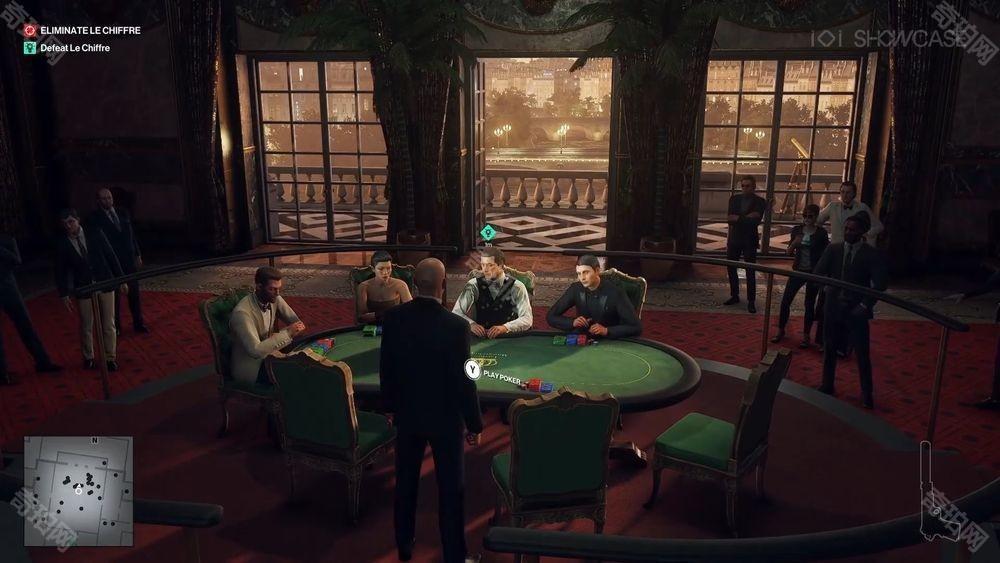
Task: Click the green target marker above the table
Action: coord(487,232)
